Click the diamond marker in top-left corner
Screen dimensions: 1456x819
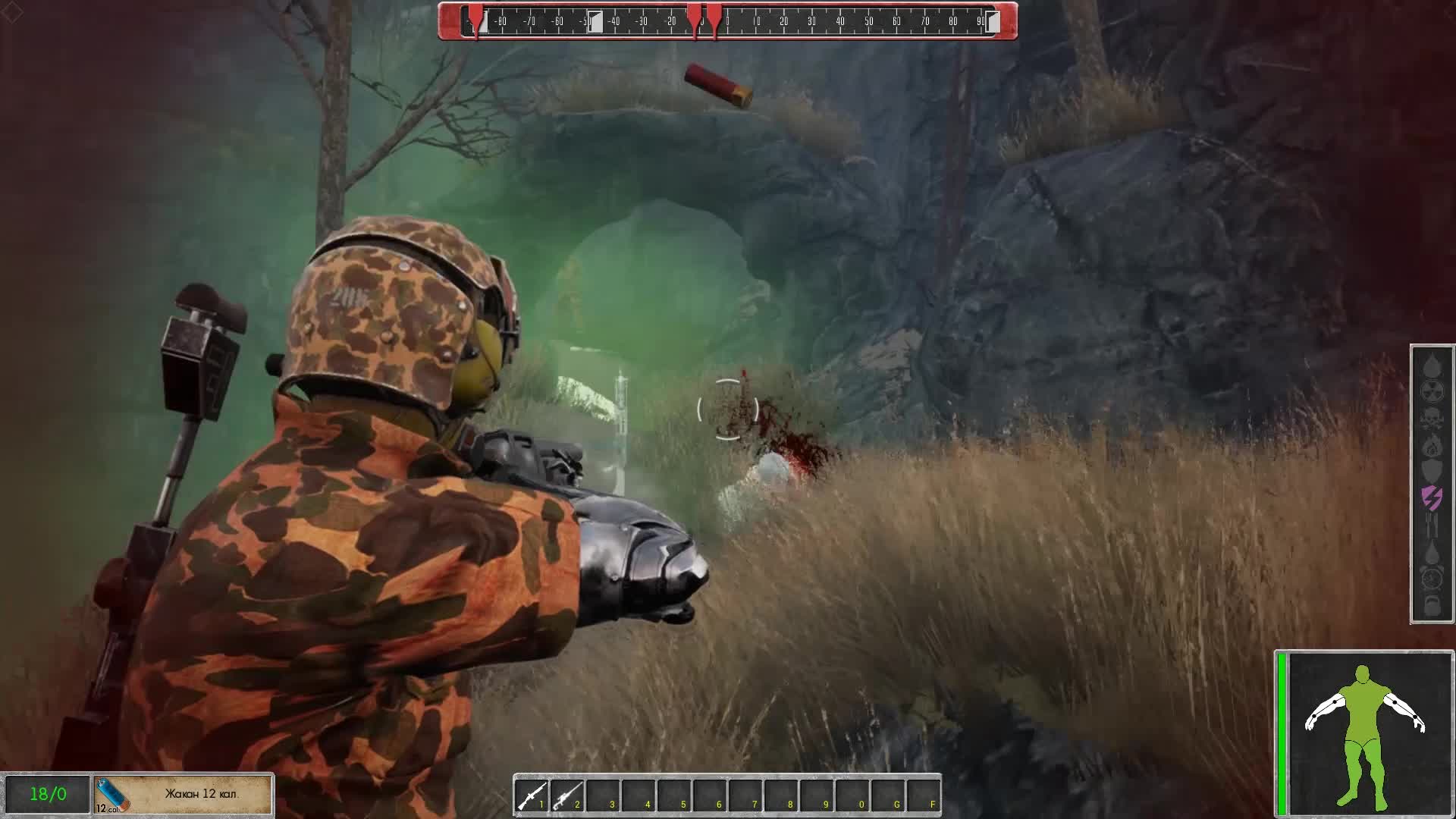tap(12, 12)
